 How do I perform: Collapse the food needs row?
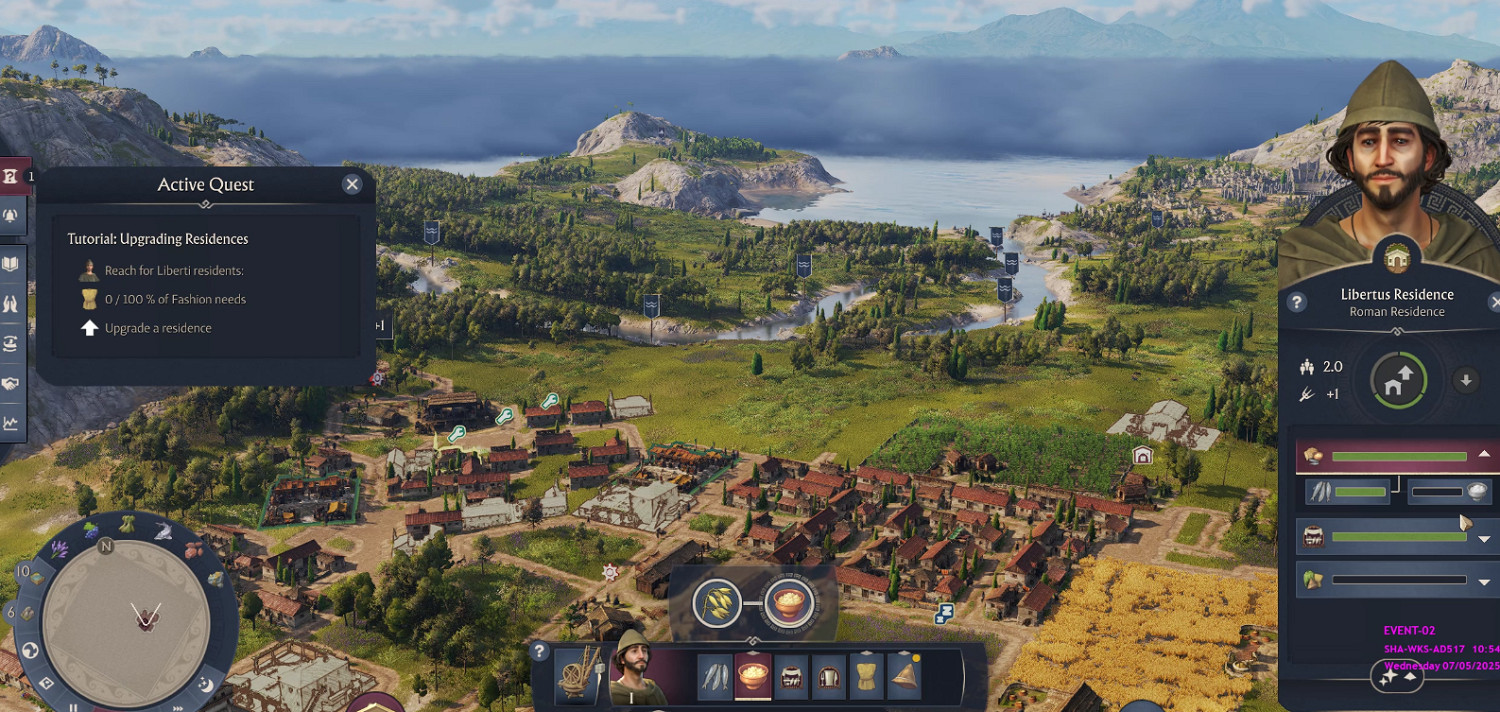pos(1484,455)
